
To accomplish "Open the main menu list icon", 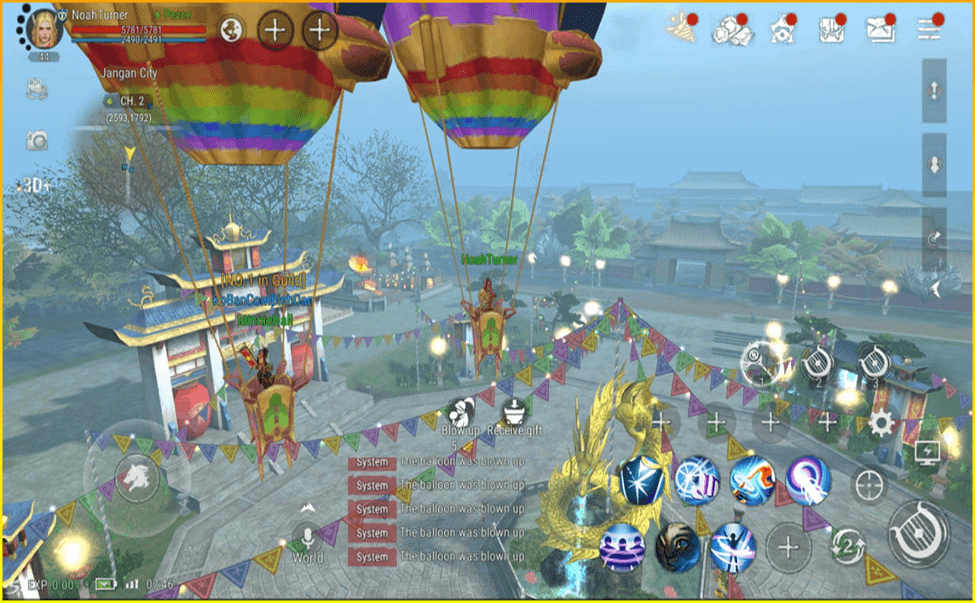I will pyautogui.click(x=930, y=29).
